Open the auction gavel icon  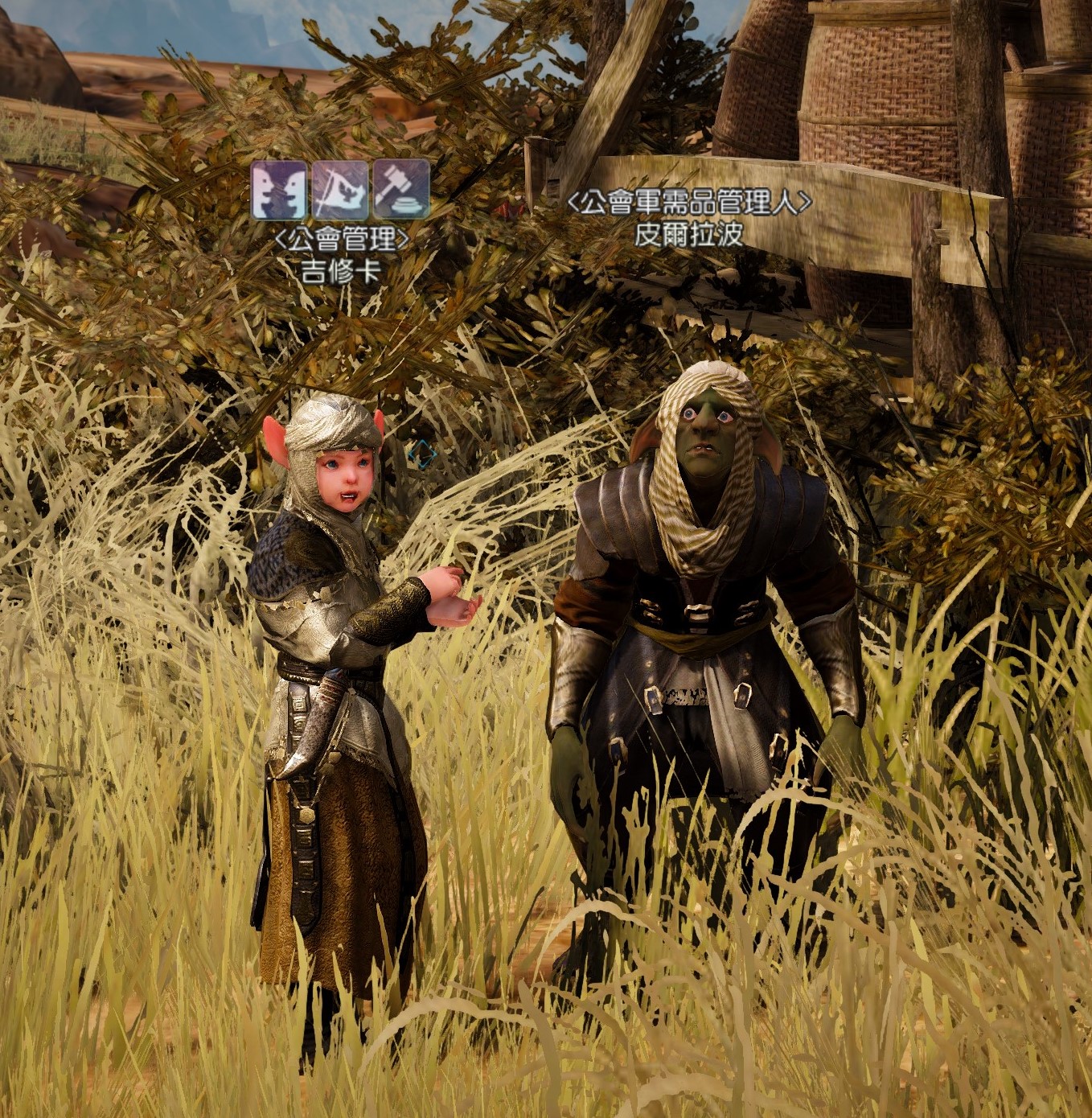coord(401,191)
